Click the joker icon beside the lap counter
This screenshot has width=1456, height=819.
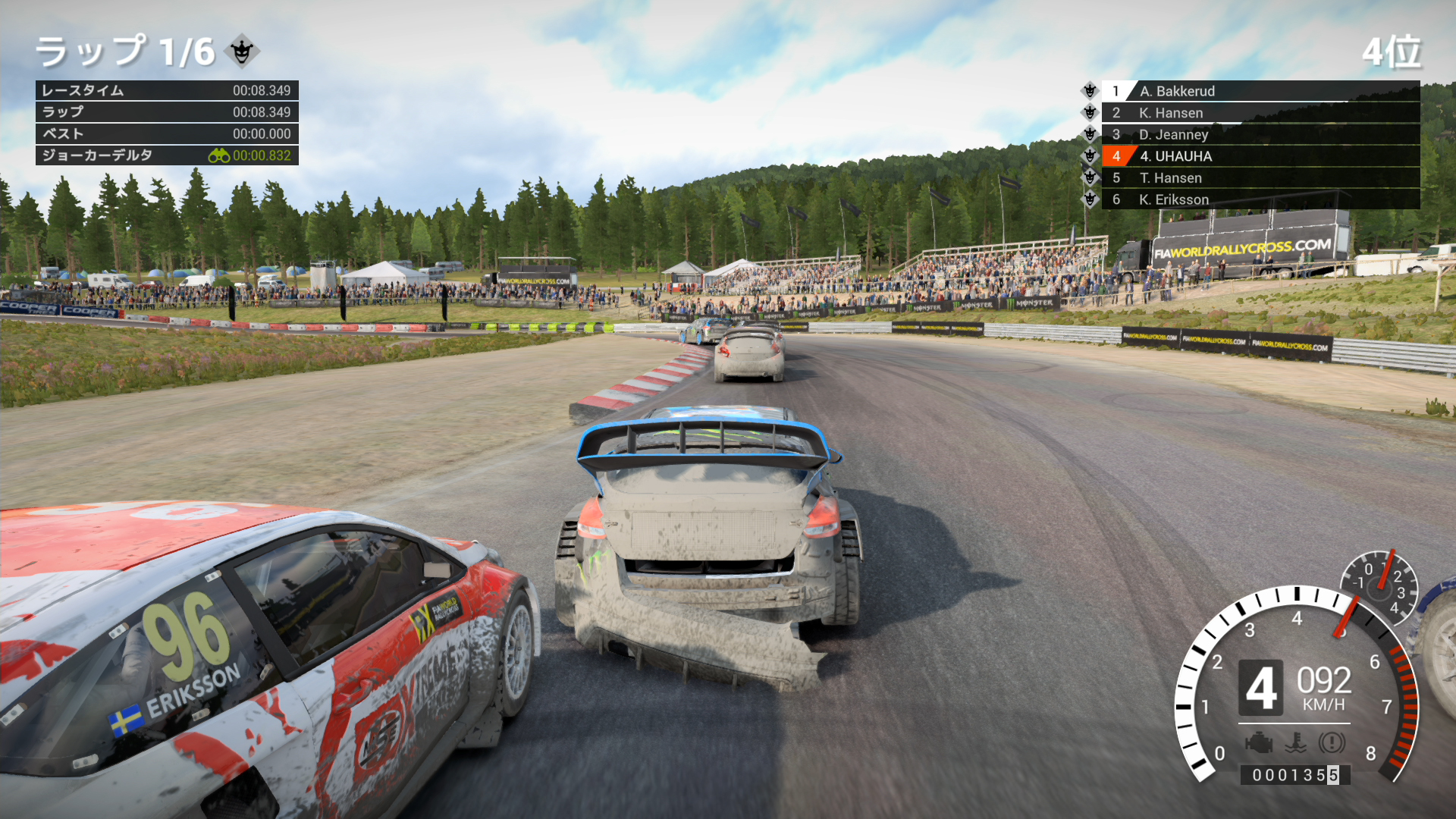(x=242, y=52)
